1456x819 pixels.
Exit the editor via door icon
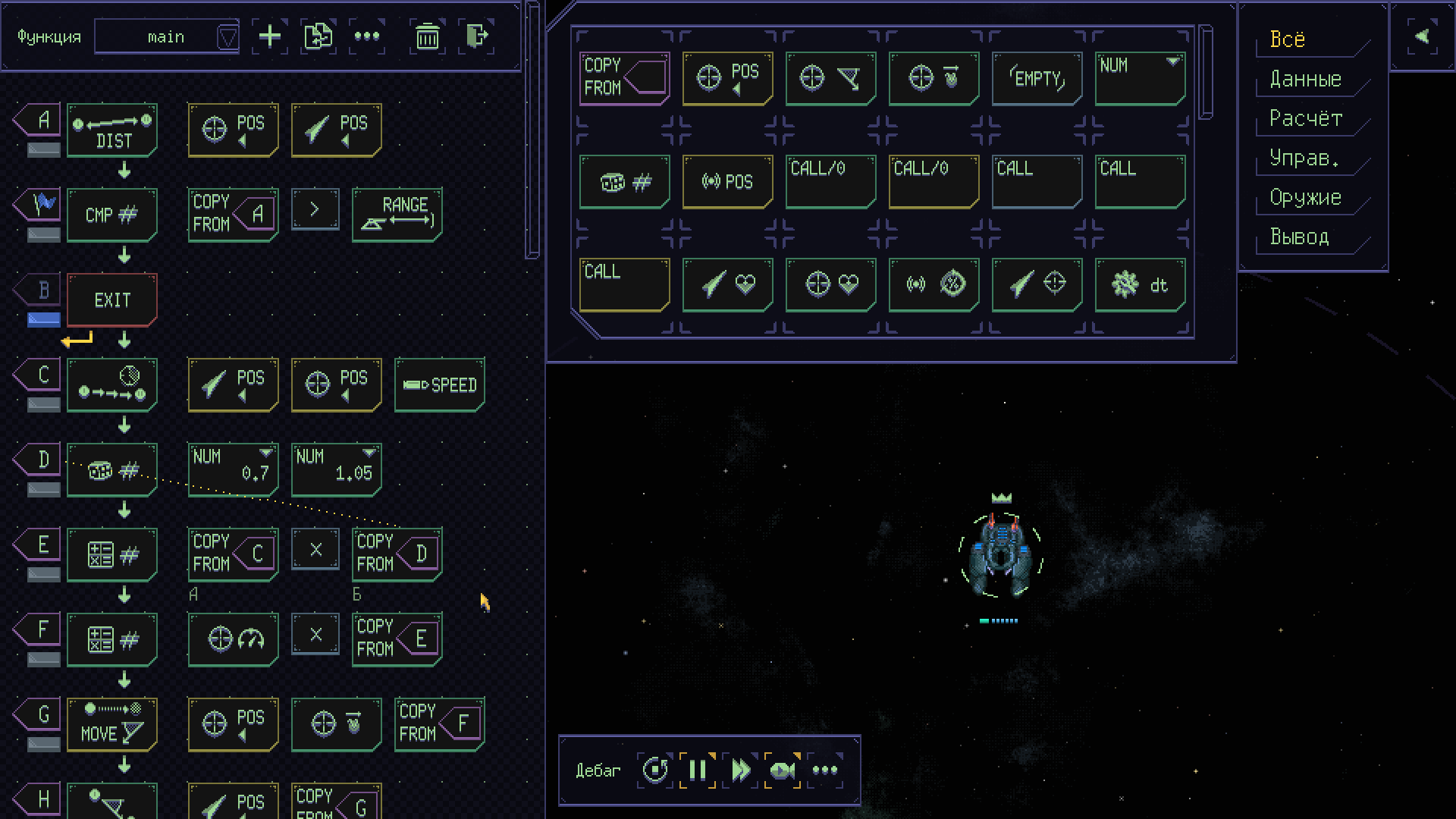tap(476, 36)
